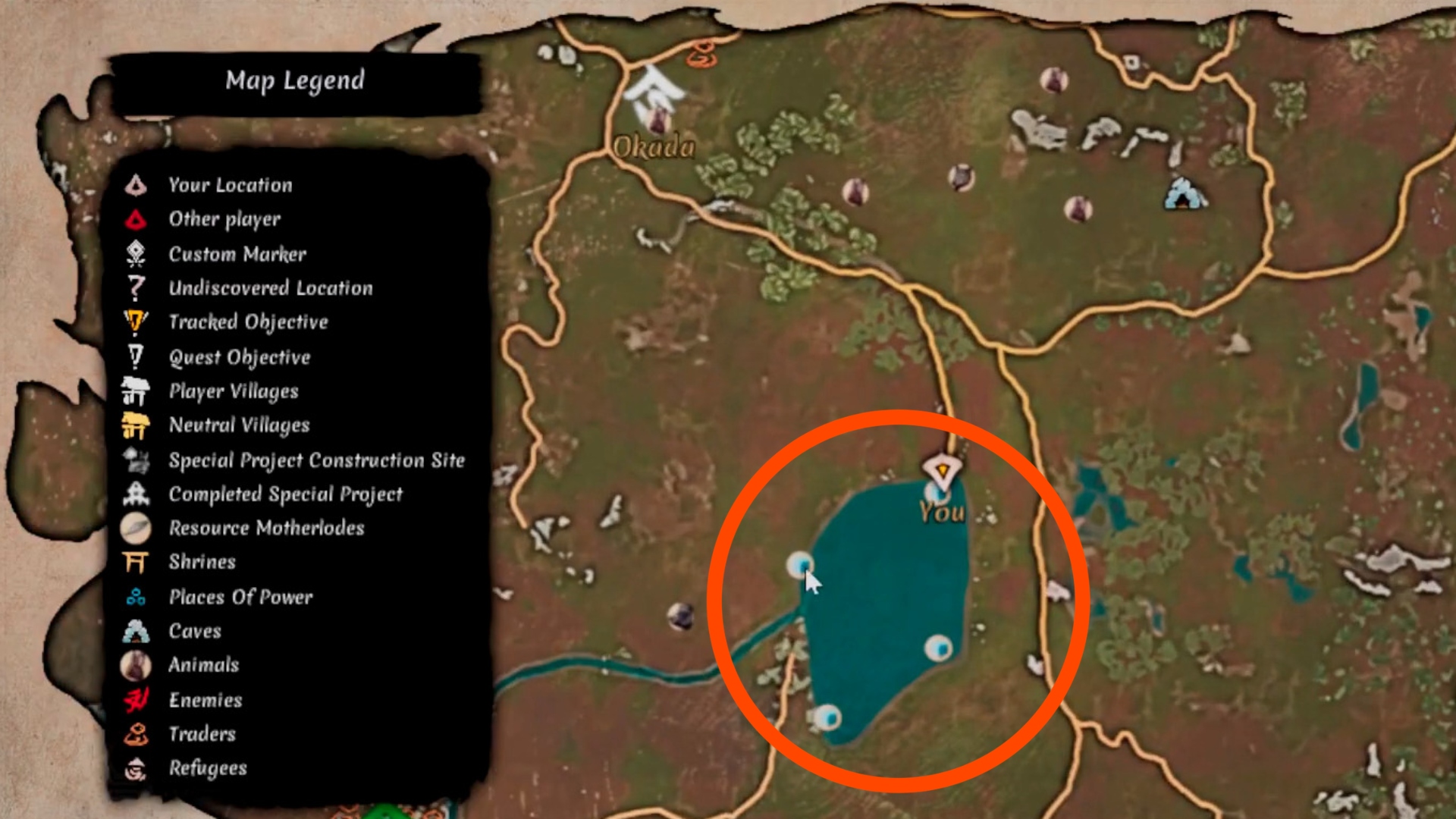
Task: Click the Custom Marker icon
Action: coord(135,253)
